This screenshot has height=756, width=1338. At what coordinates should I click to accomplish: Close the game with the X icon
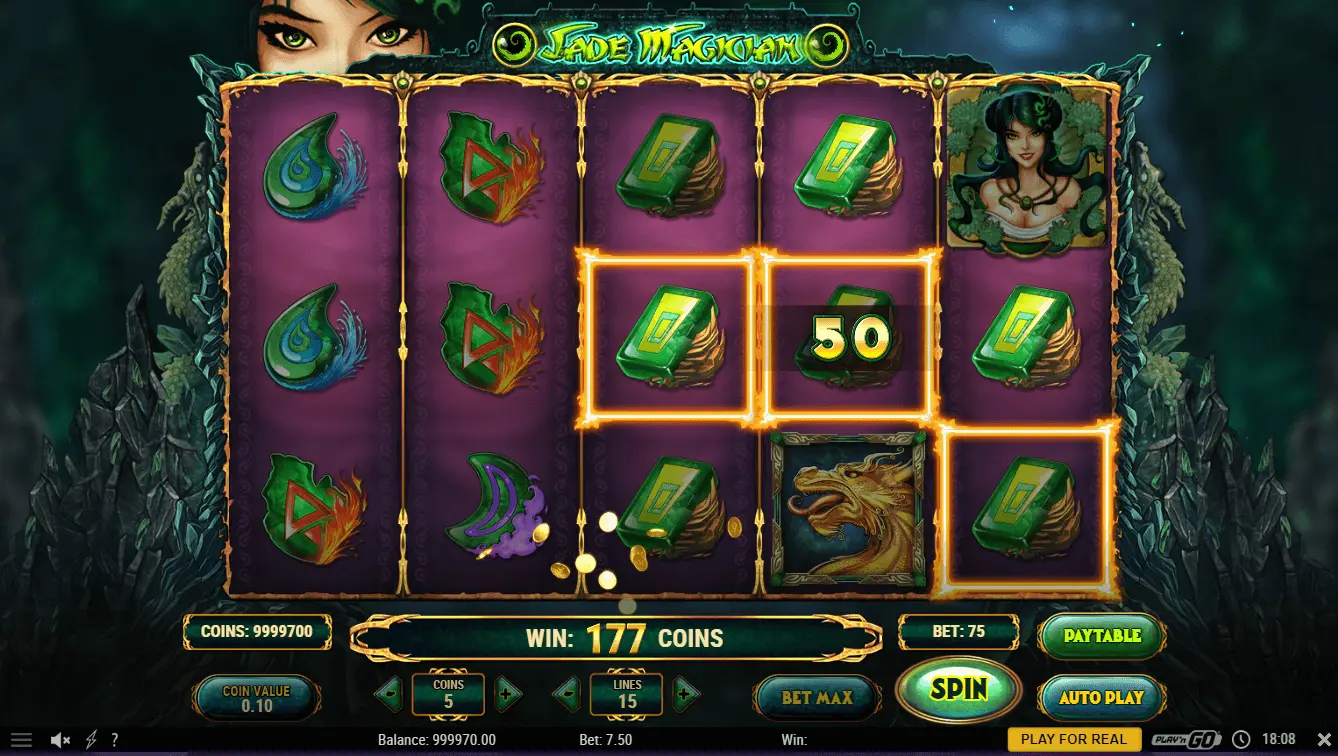click(x=1325, y=740)
